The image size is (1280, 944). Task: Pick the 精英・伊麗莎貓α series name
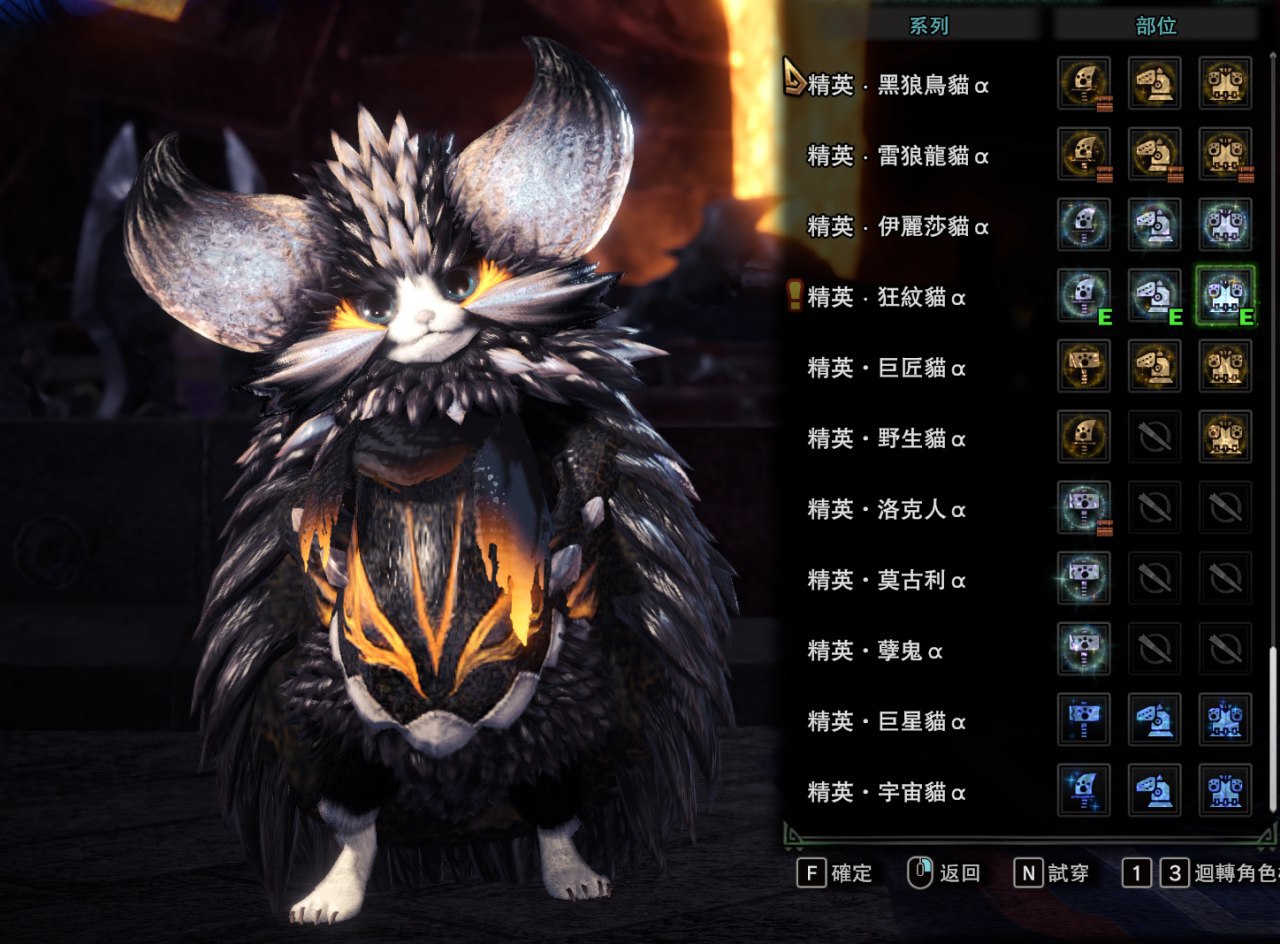point(898,227)
